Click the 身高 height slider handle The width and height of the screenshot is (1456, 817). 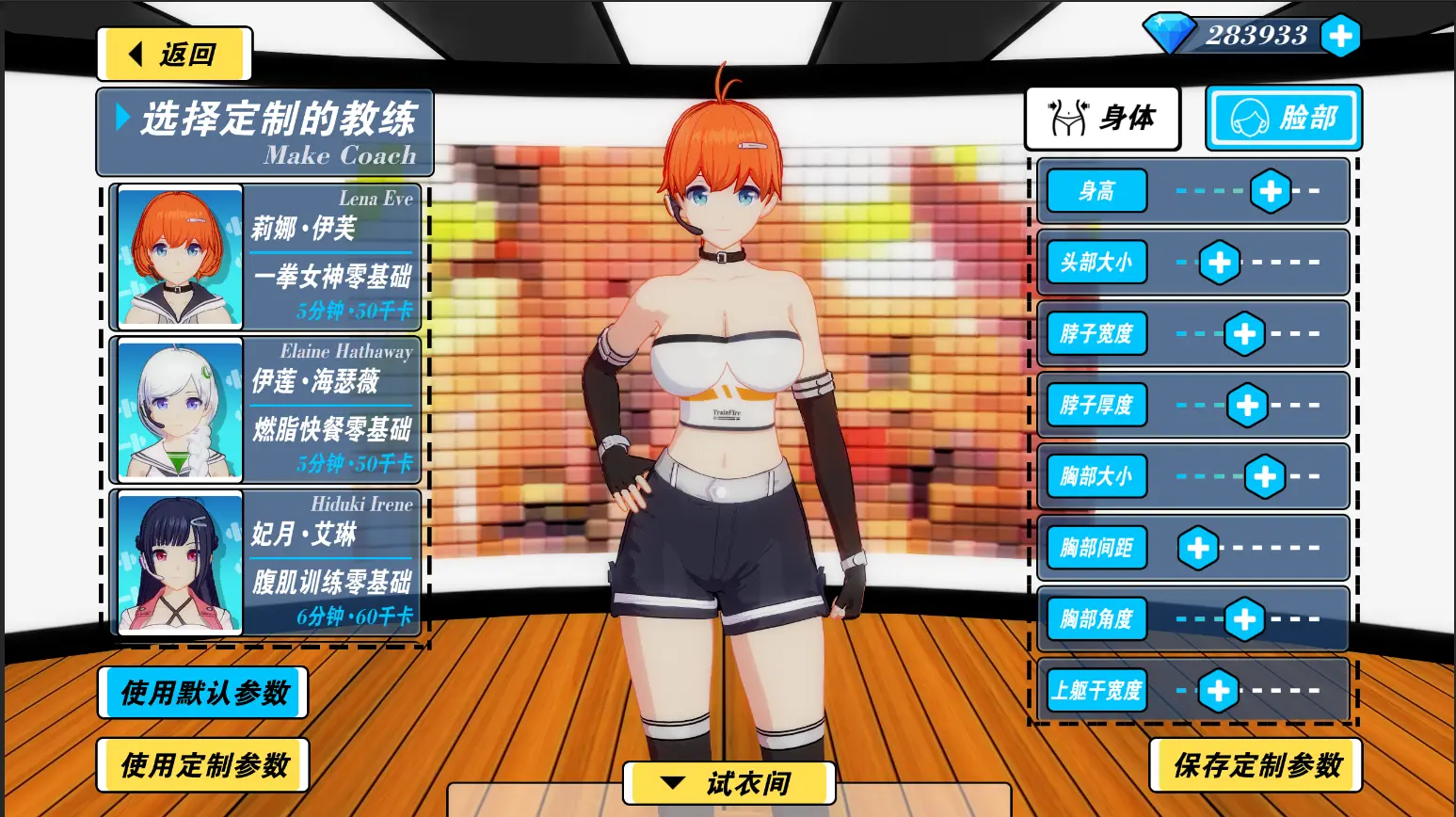(1271, 191)
